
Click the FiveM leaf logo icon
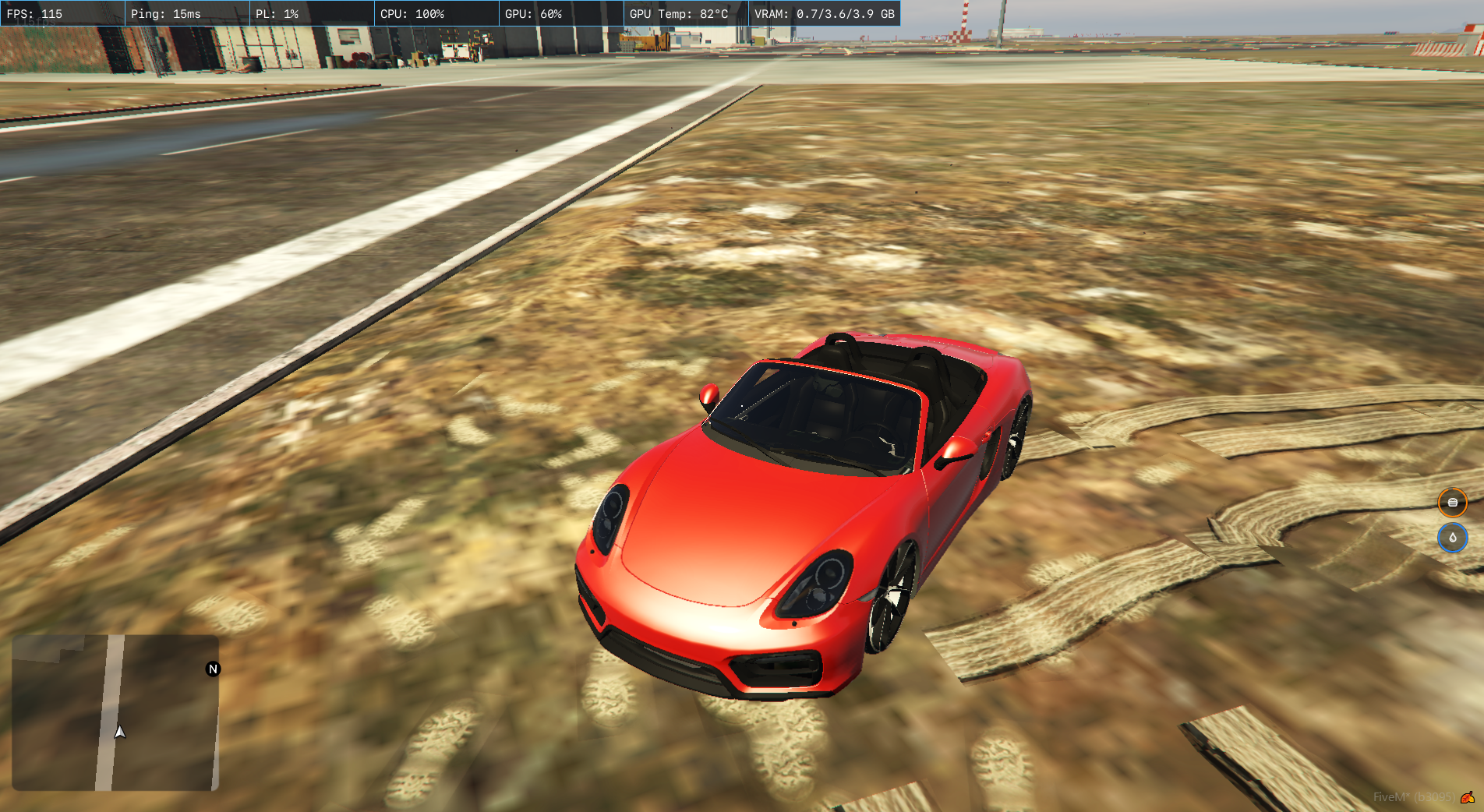1468,797
